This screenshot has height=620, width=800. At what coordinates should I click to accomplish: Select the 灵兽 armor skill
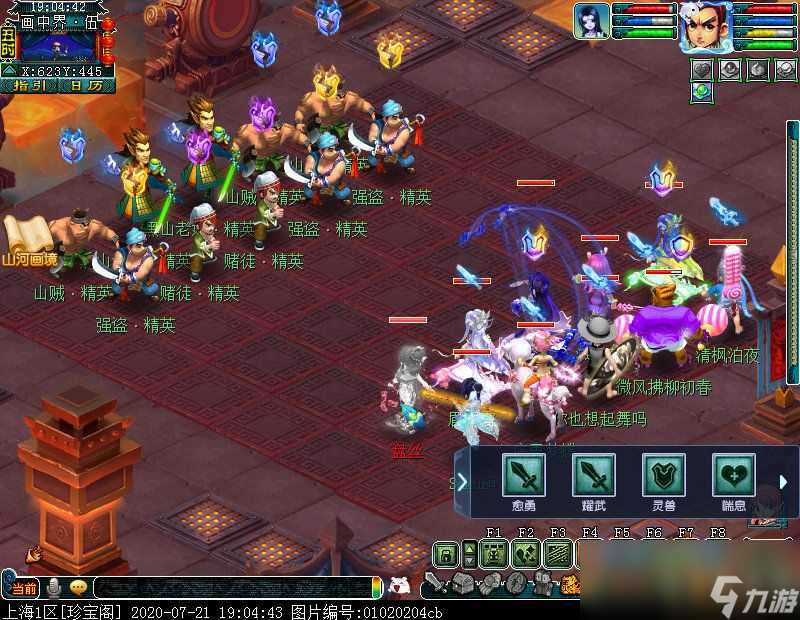[663, 476]
